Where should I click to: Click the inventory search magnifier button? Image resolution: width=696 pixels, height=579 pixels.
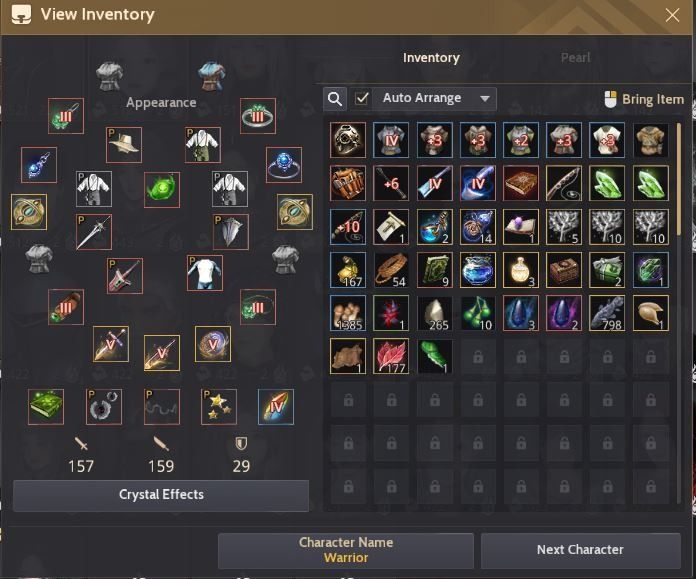point(335,99)
